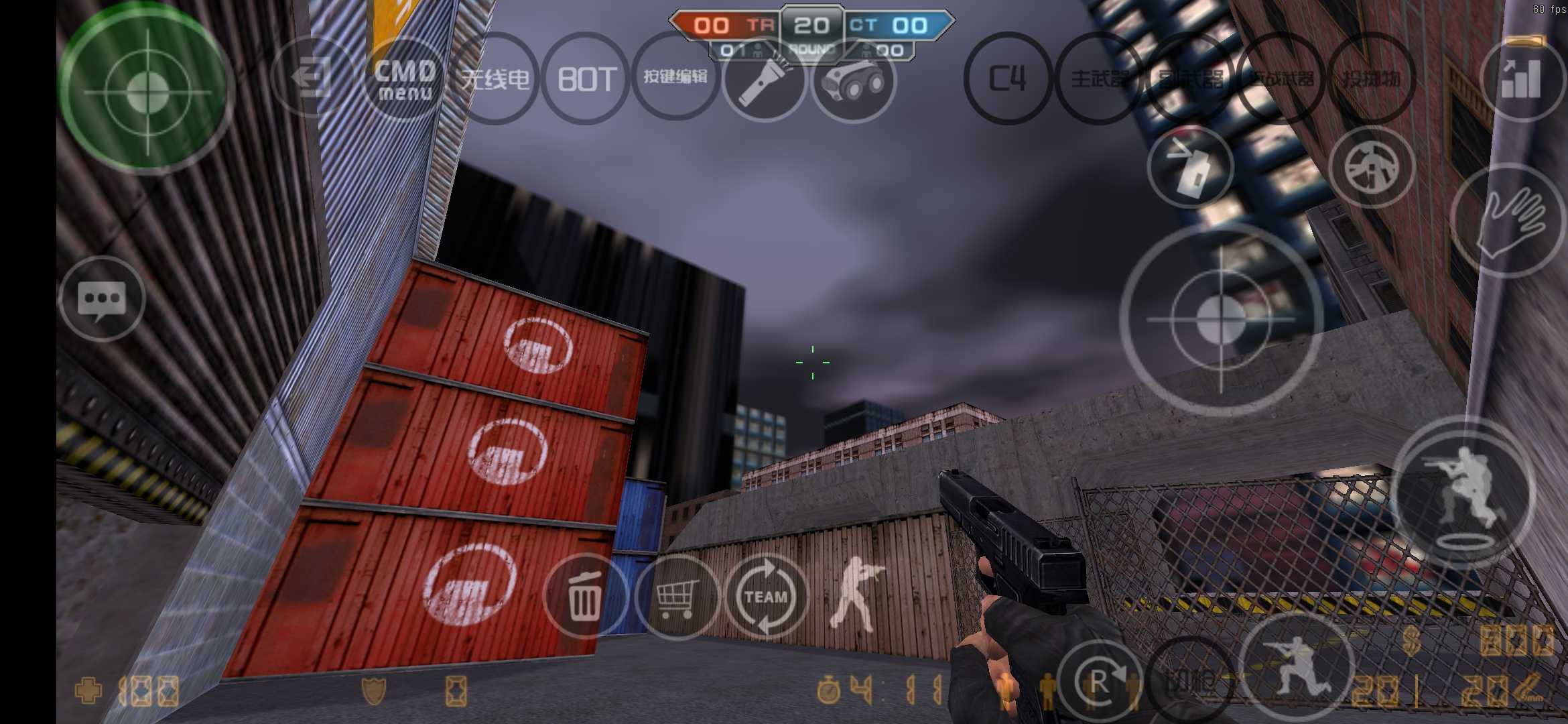The image size is (1568, 724).
Task: Show the scoreboard bar chart icon
Action: (x=1522, y=78)
